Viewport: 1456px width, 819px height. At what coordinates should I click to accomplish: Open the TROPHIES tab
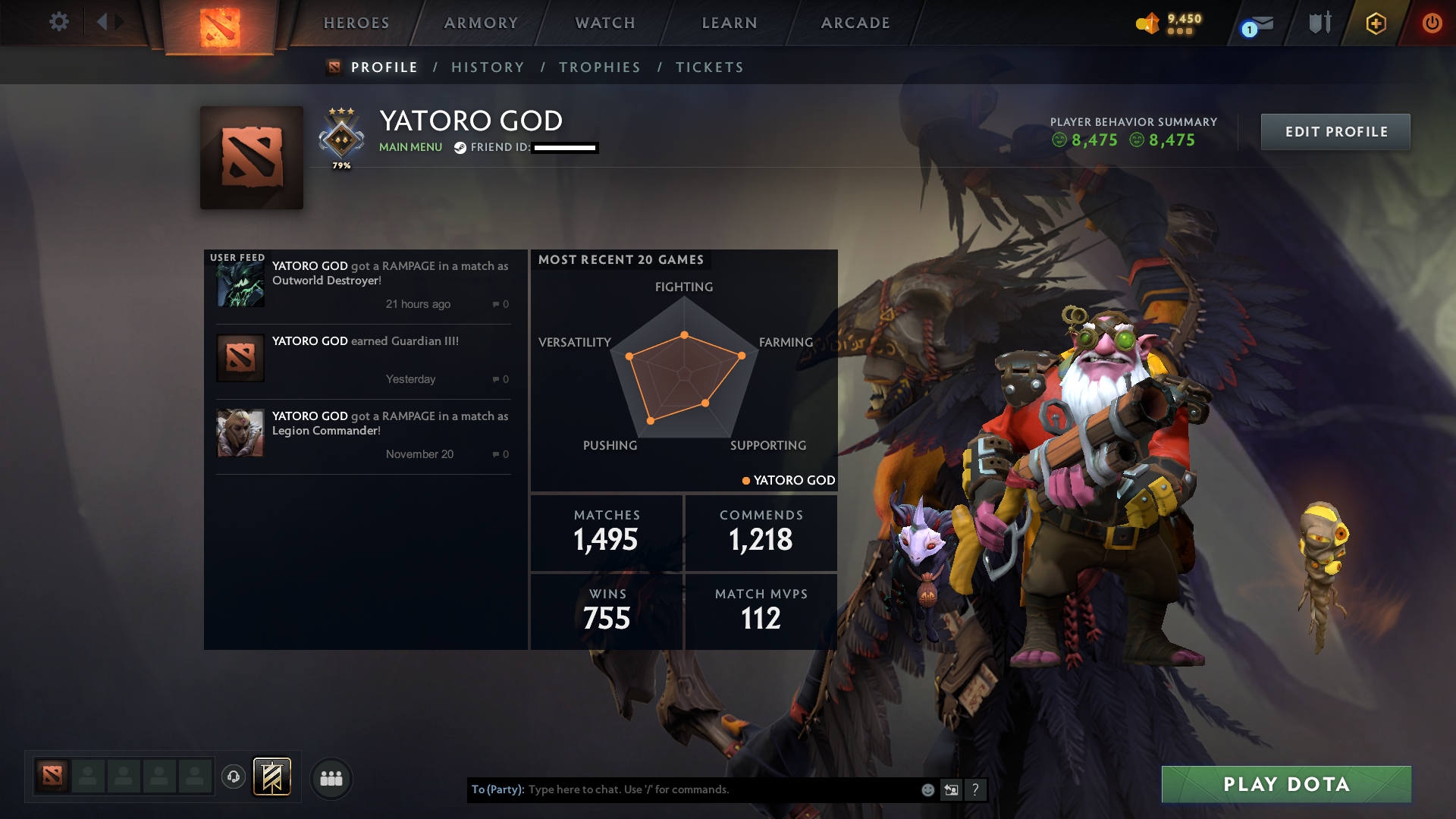pos(599,67)
